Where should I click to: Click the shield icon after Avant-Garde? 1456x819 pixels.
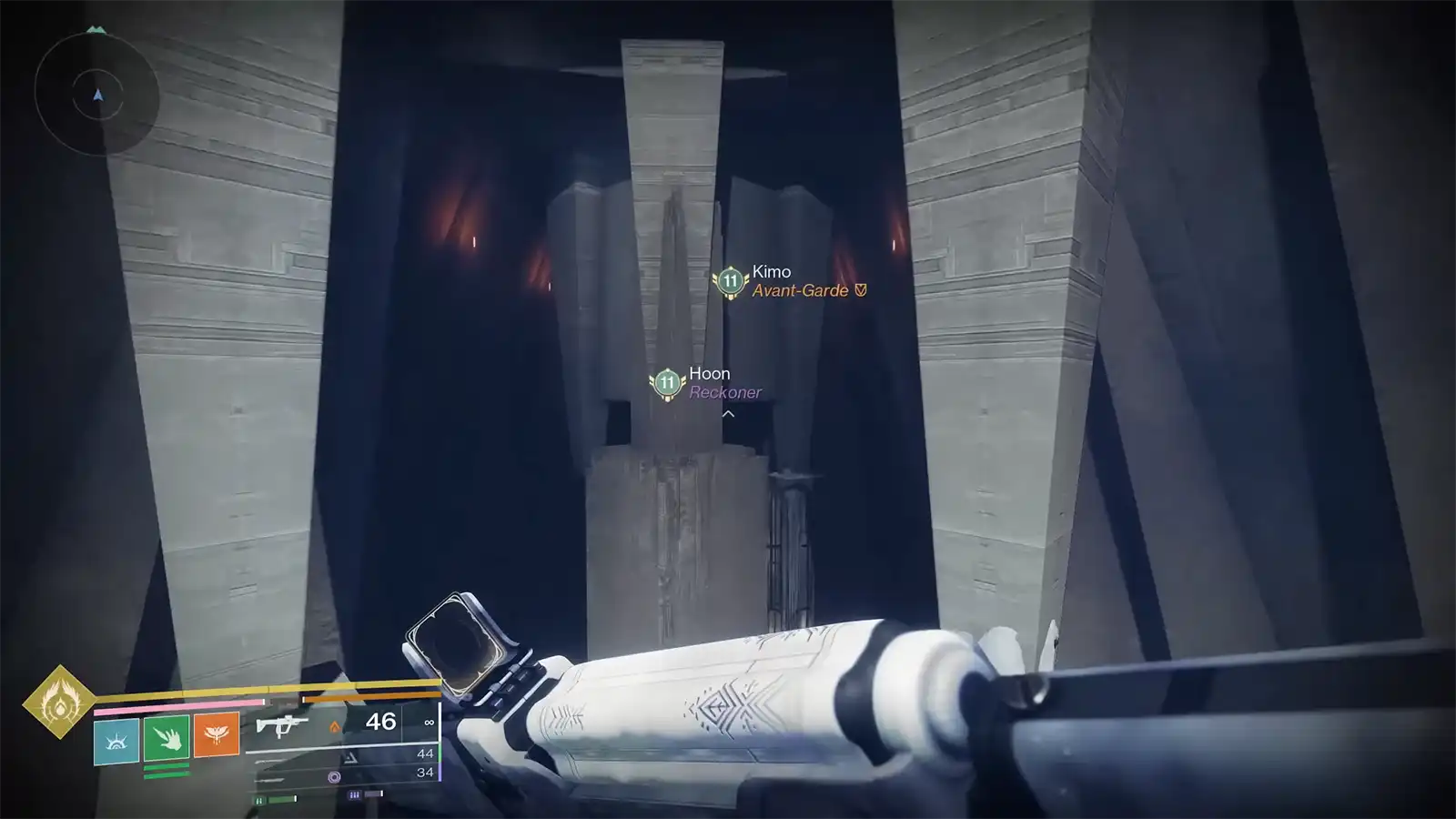pyautogui.click(x=859, y=291)
